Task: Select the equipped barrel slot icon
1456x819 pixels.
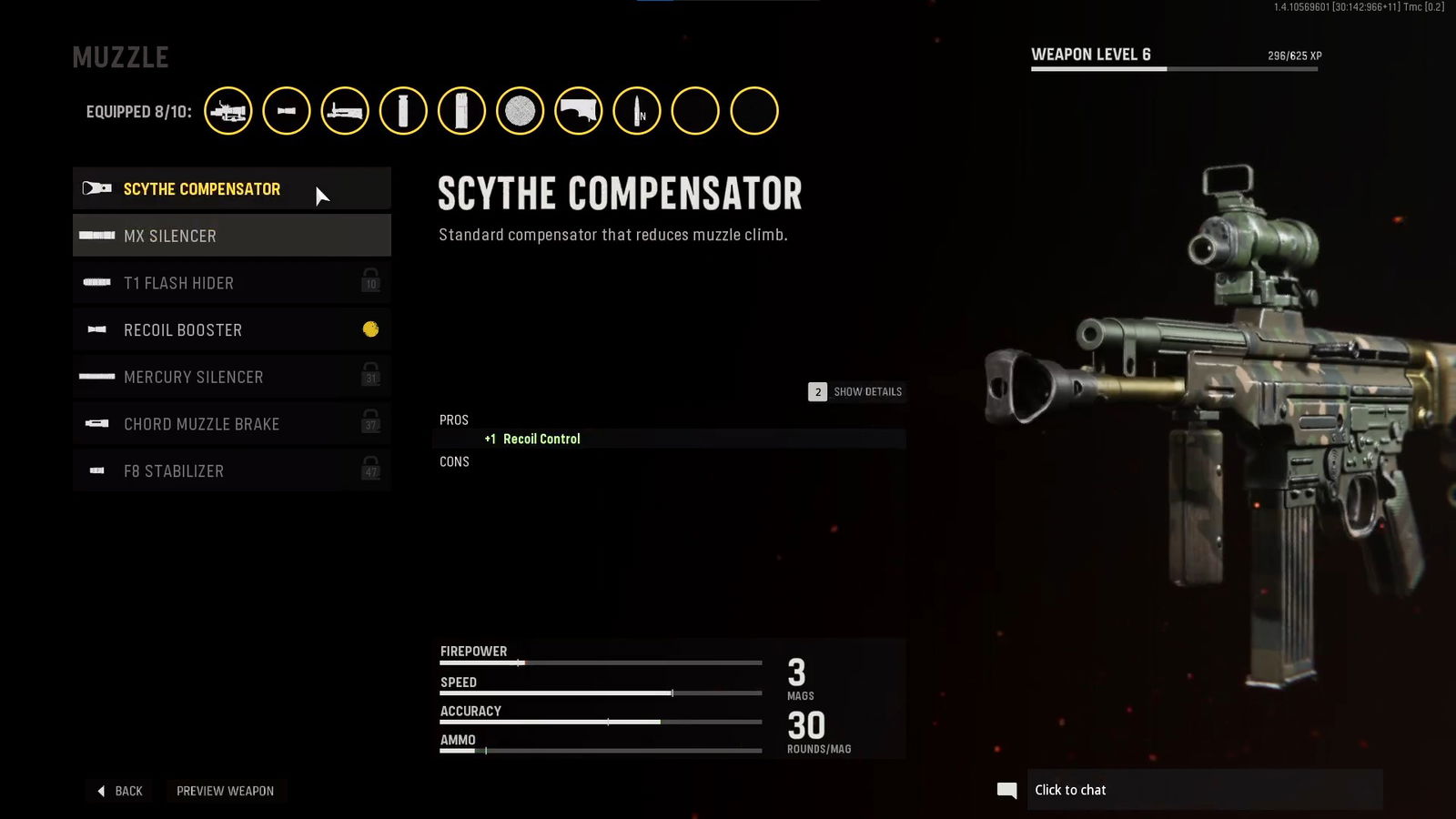Action: pos(345,111)
